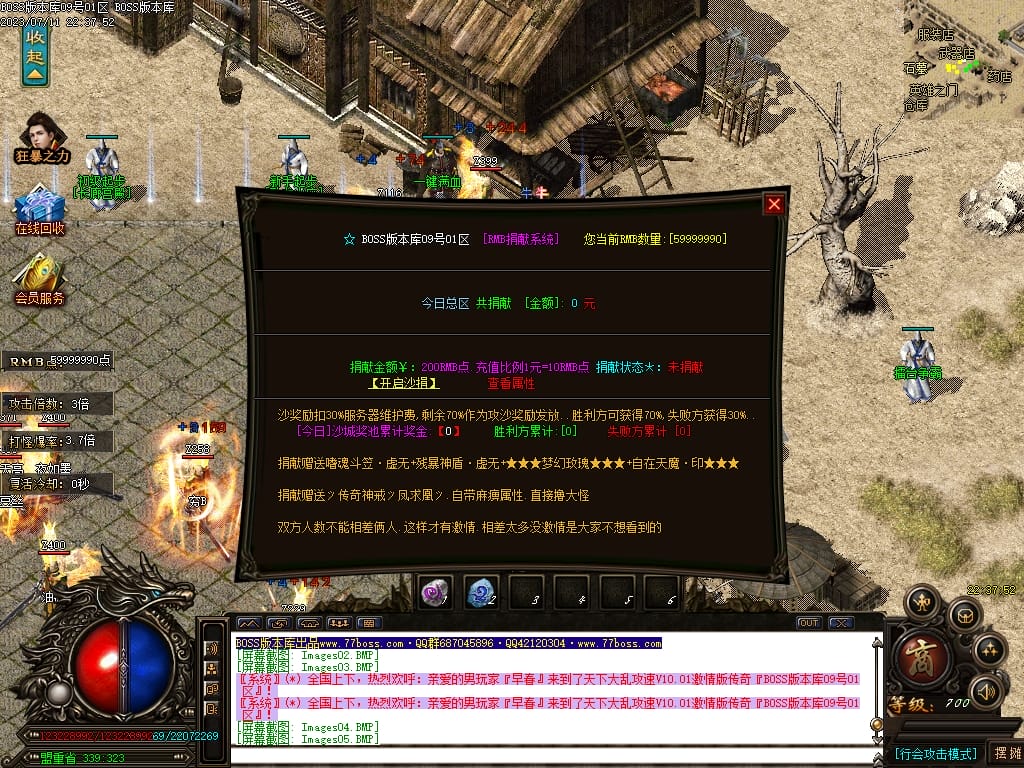Click the OUT button above chat
The image size is (1024, 768).
808,623
